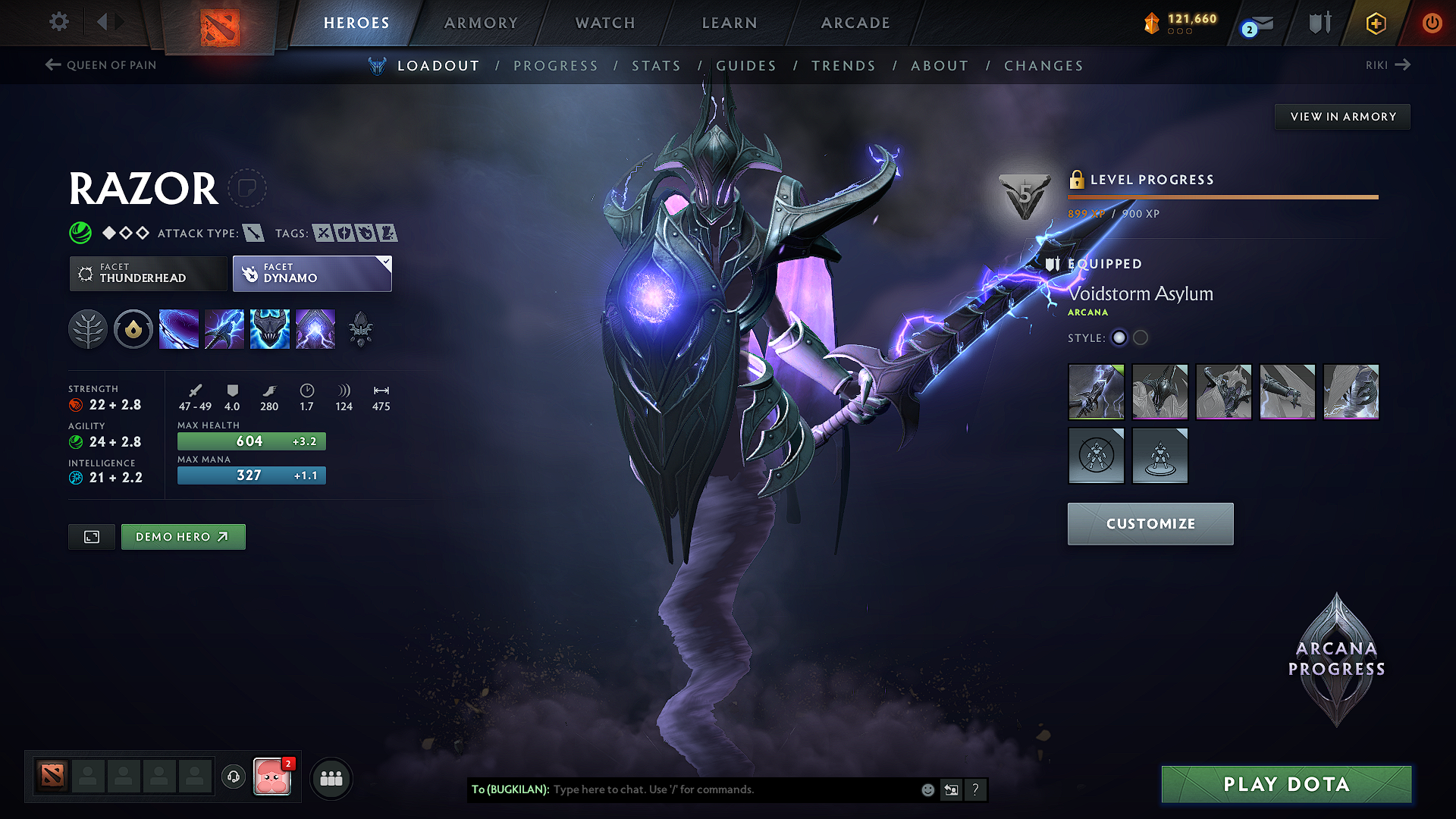Viewport: 1456px width, 819px height.
Task: Switch to the STATS tab
Action: click(657, 66)
